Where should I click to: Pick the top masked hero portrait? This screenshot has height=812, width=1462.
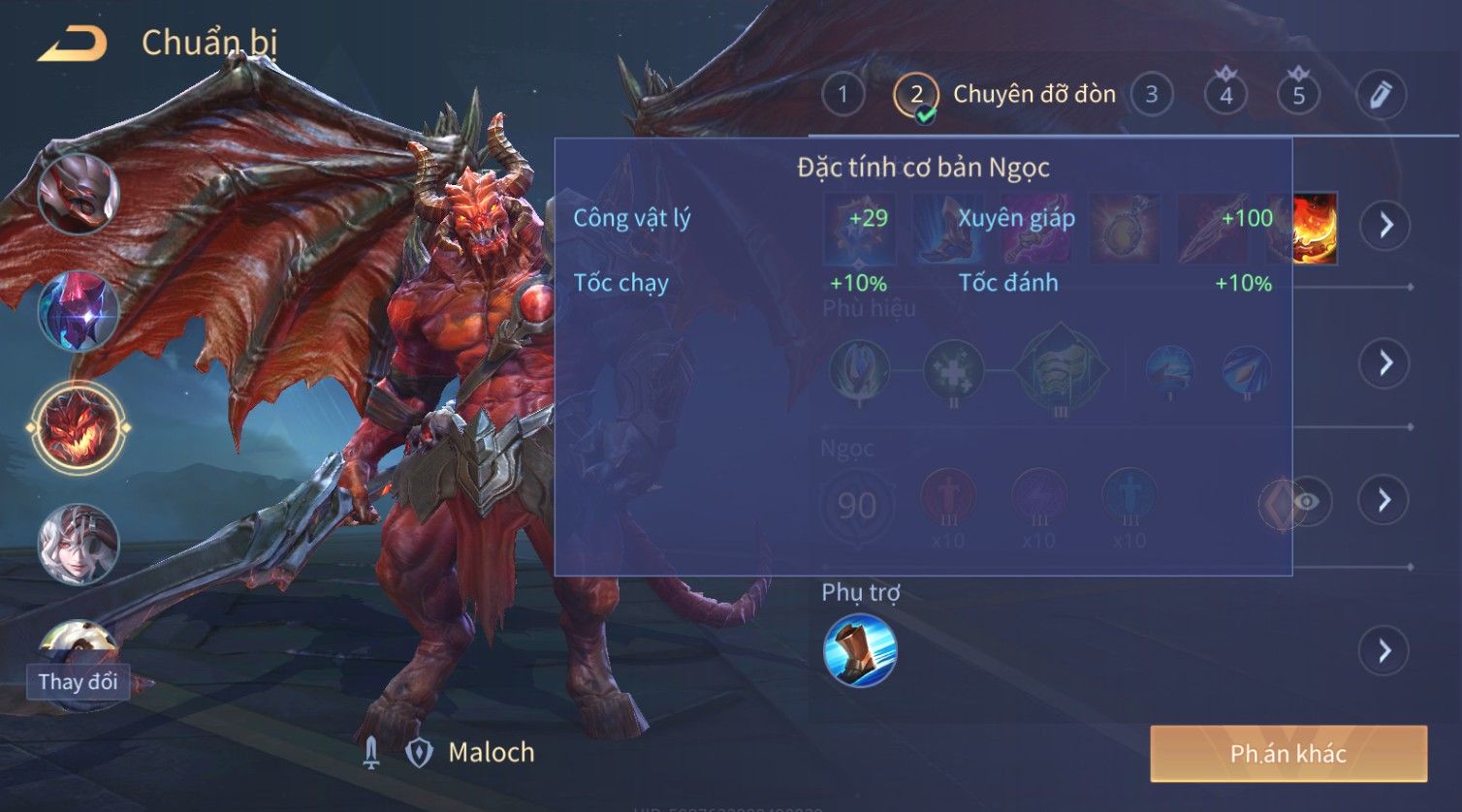coord(78,194)
